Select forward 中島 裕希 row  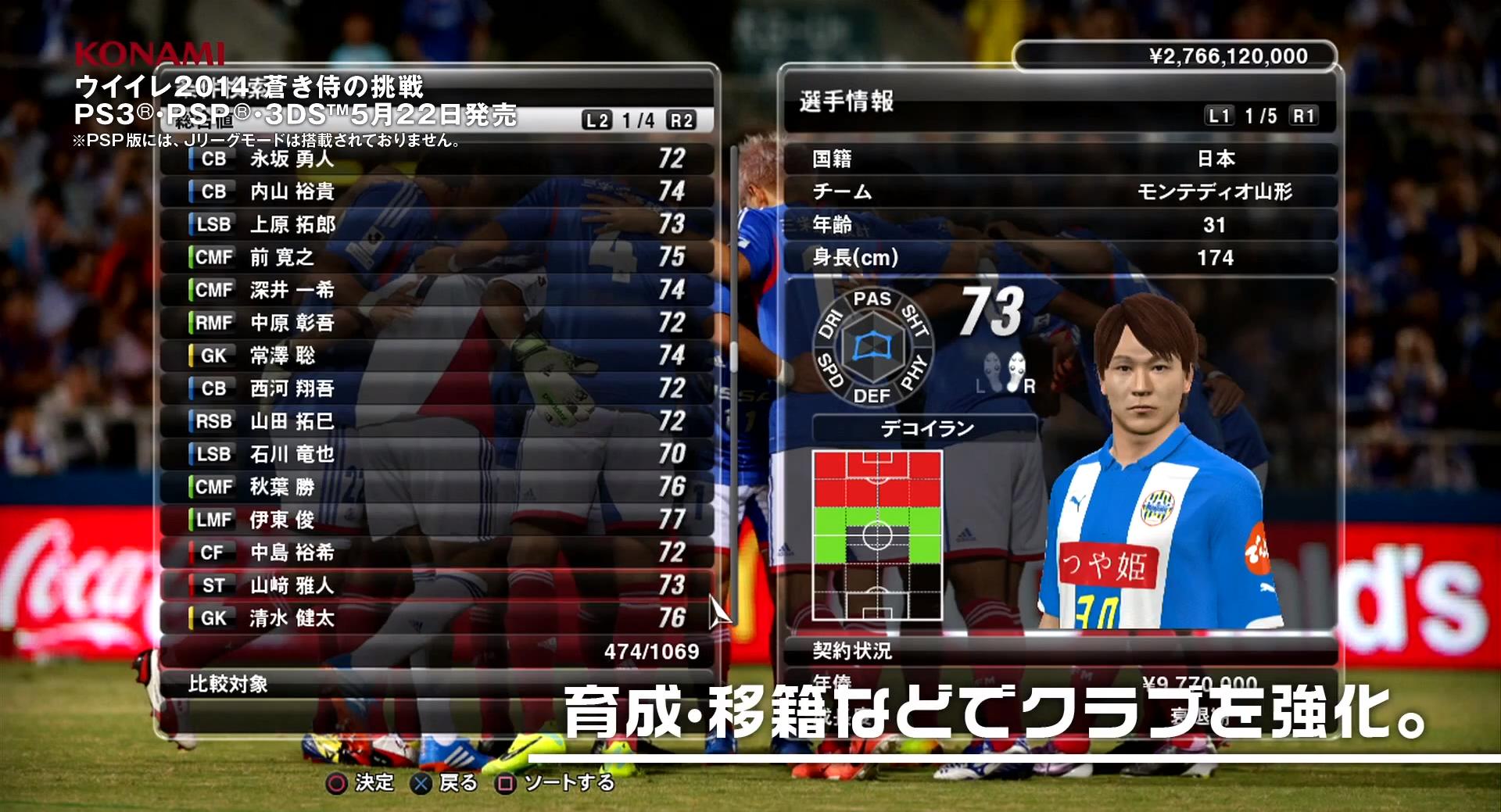[438, 553]
